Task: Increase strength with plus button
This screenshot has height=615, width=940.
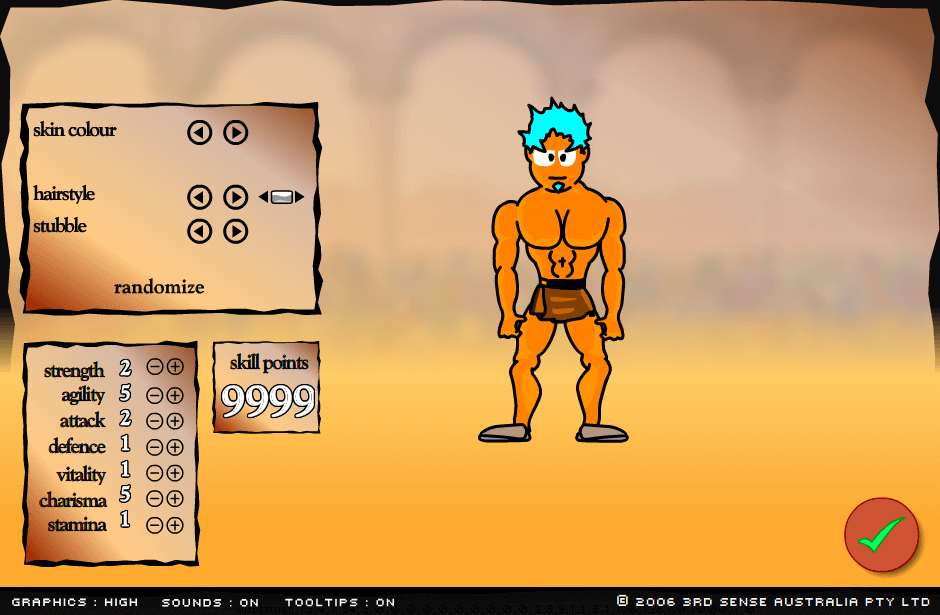Action: (175, 367)
